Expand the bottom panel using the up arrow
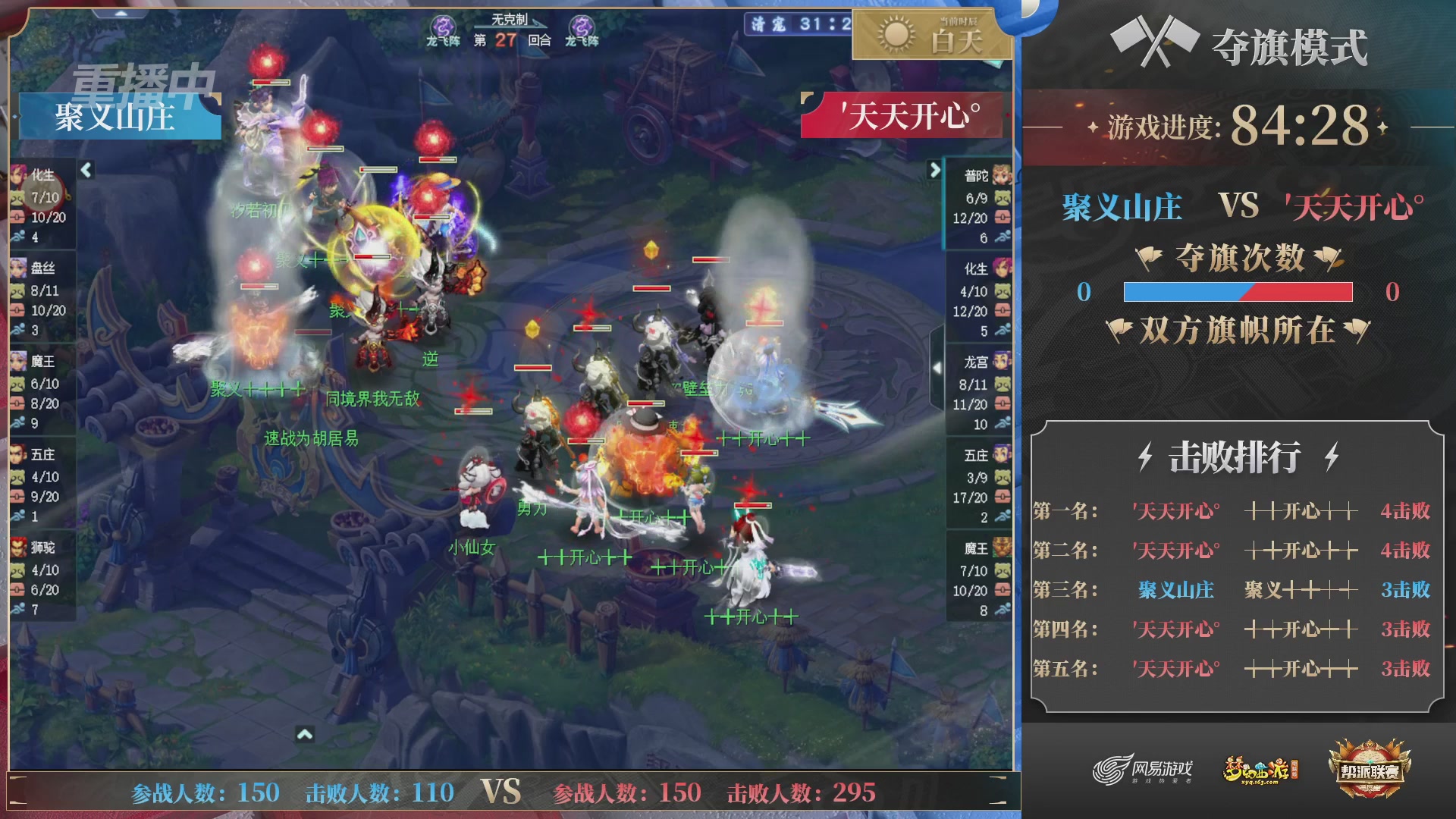The height and width of the screenshot is (819, 1456). click(306, 735)
